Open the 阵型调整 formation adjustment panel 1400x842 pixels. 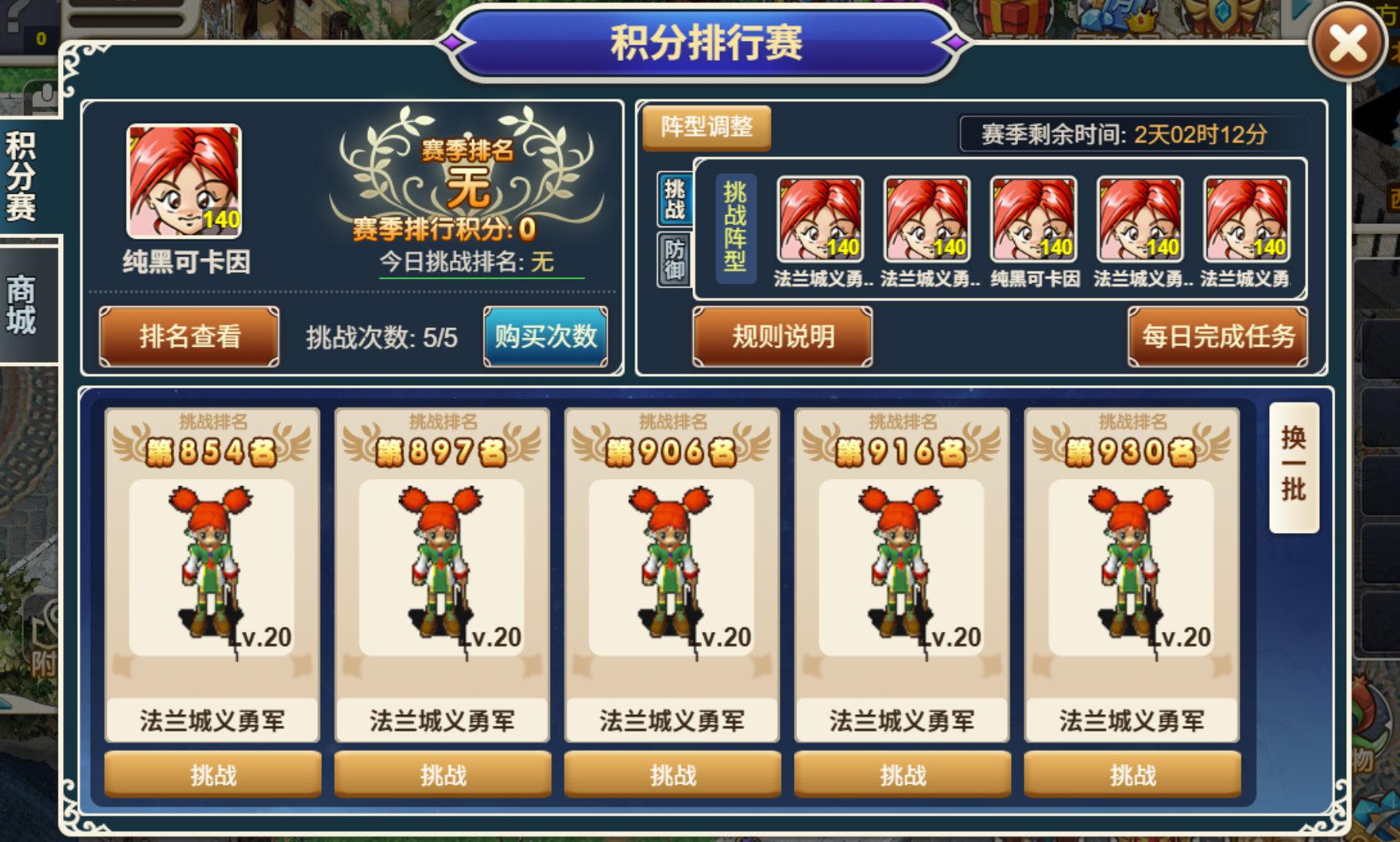tap(706, 128)
